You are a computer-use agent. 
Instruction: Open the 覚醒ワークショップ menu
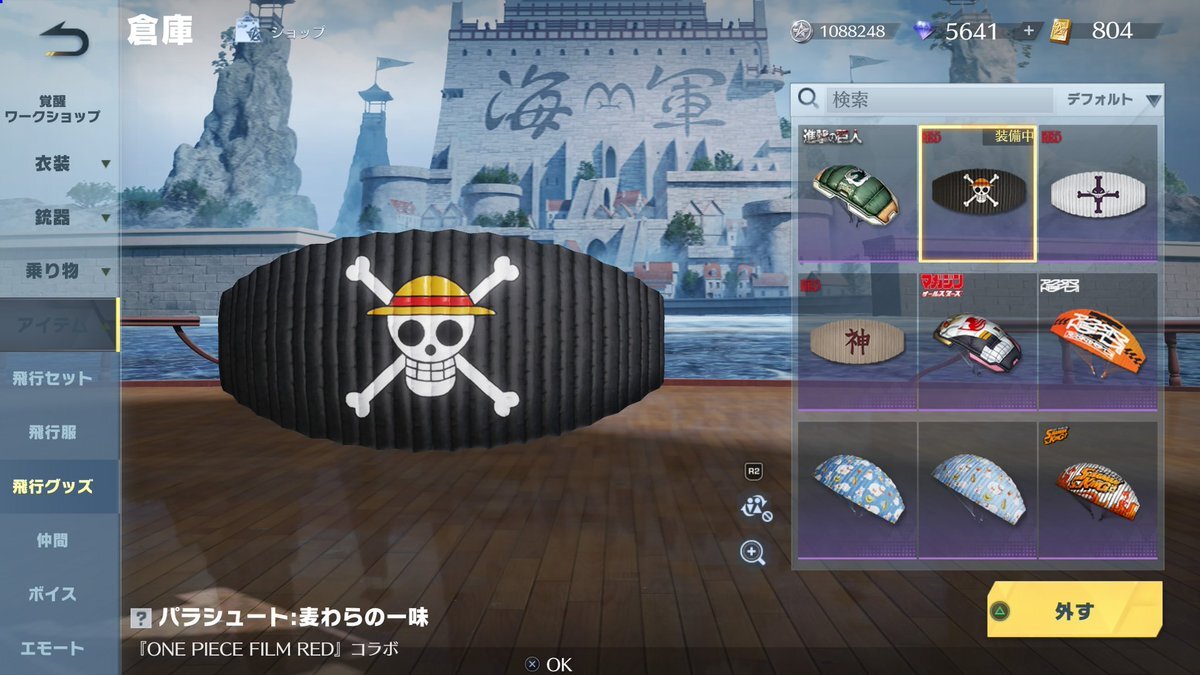point(53,109)
